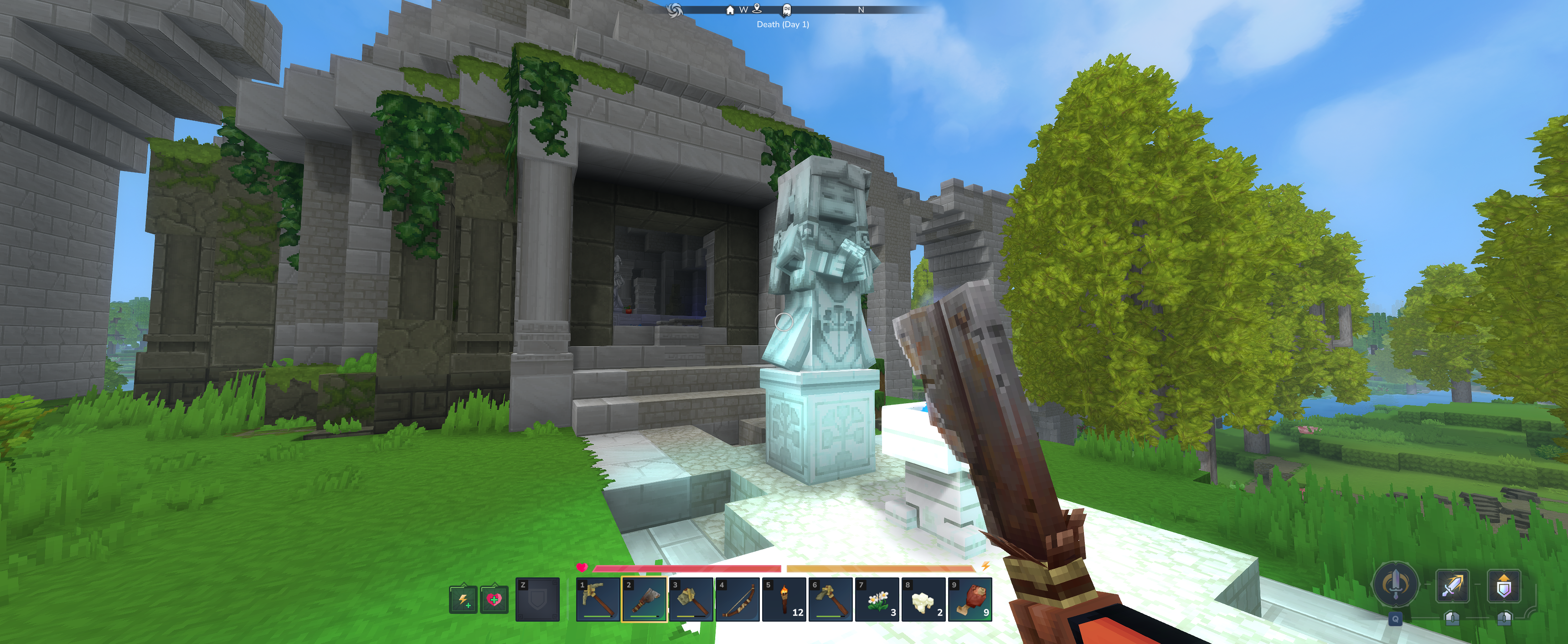Select the white flowers in slot 7
The width and height of the screenshot is (1568, 644).
877,599
